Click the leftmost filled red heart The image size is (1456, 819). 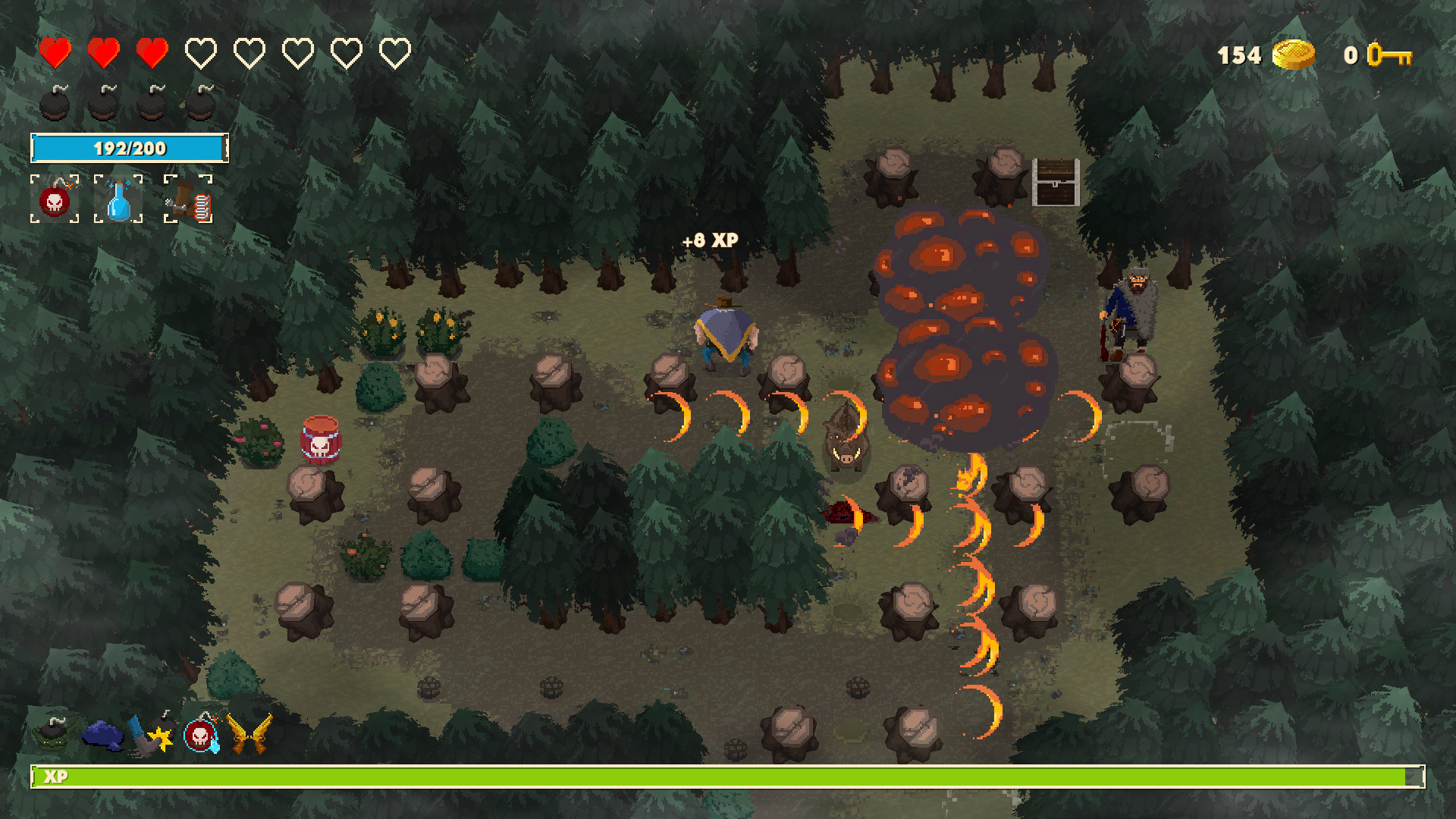58,52
